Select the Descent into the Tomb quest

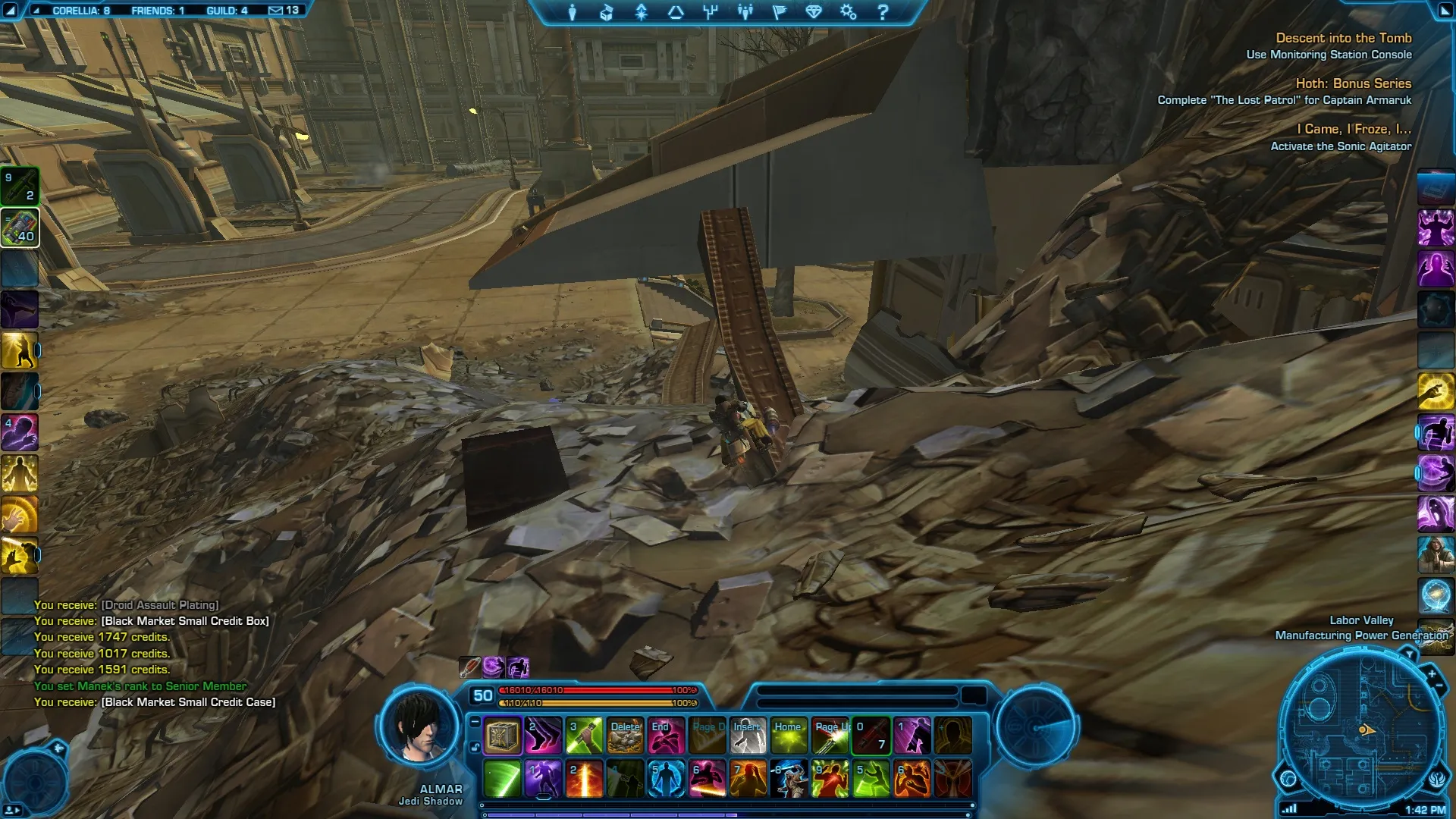1343,38
